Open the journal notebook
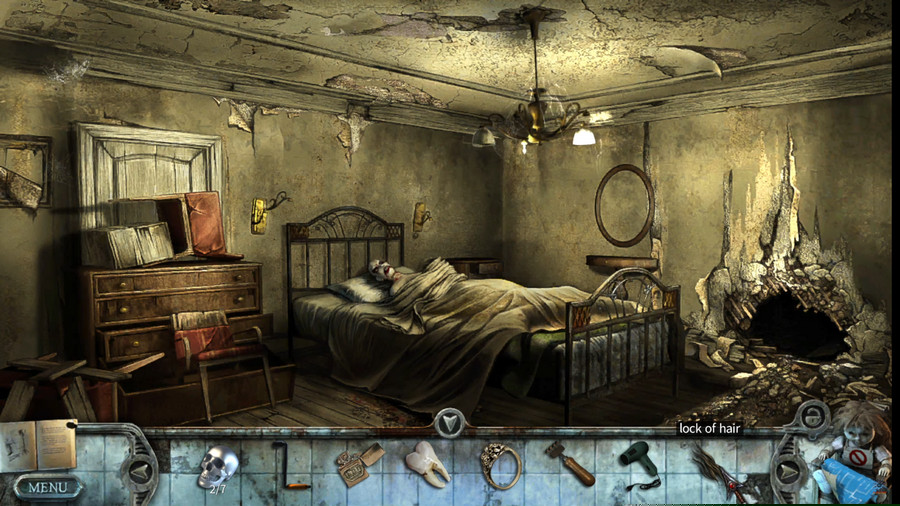Image resolution: width=900 pixels, height=506 pixels. (37, 446)
